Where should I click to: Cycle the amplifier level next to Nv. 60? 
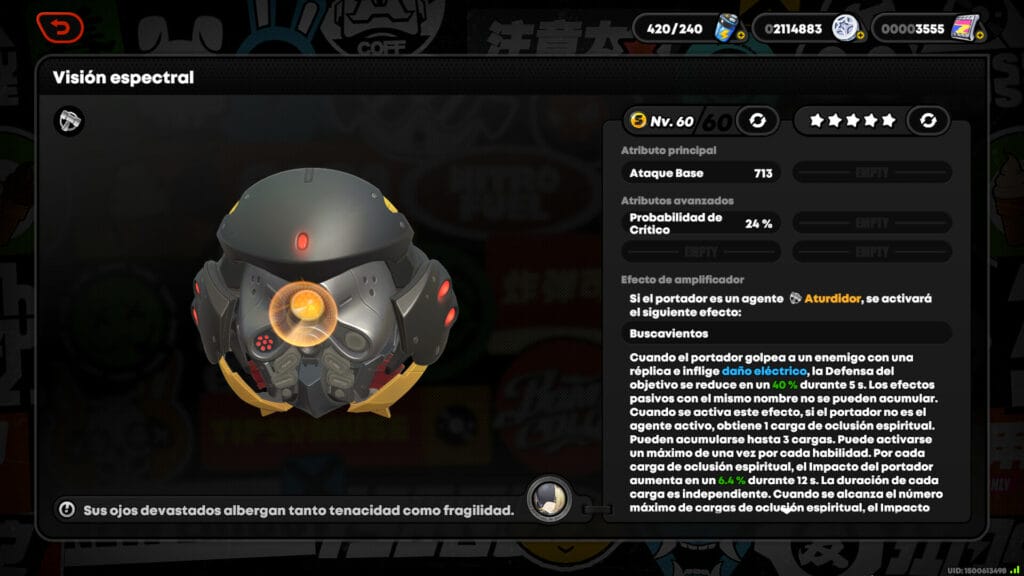point(757,121)
